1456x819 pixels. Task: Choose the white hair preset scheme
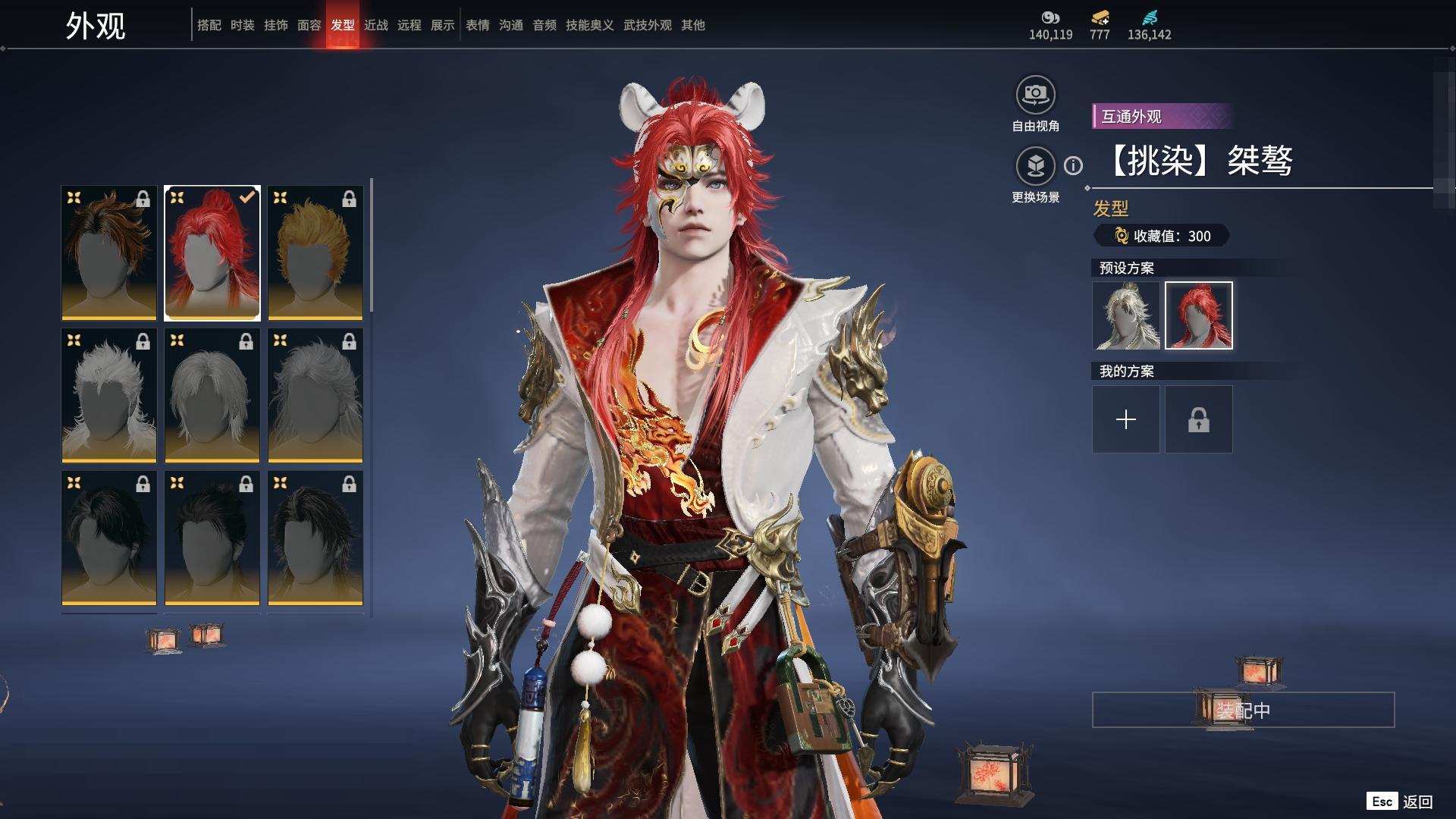tap(1125, 315)
